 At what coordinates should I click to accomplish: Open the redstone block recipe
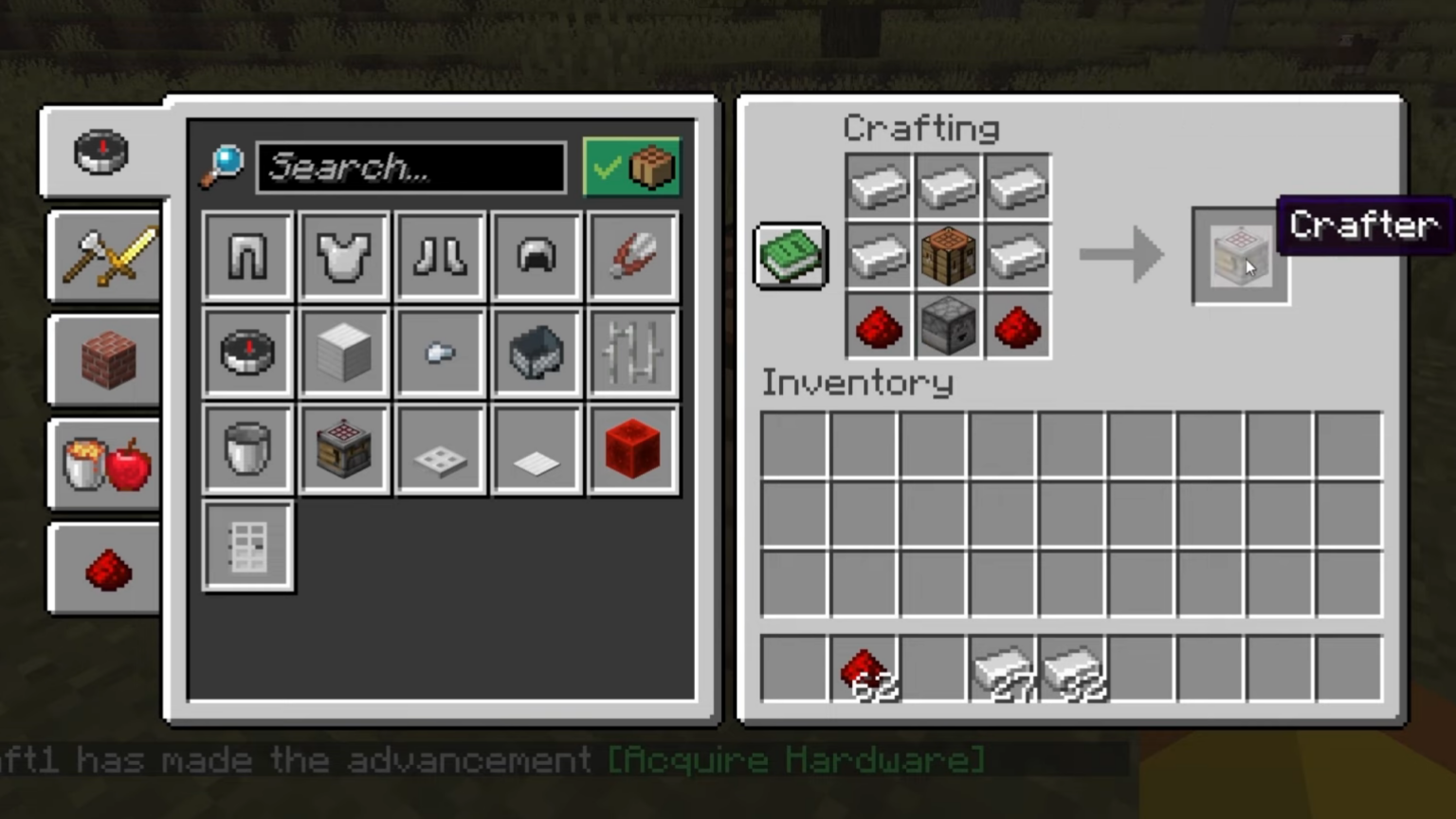[x=632, y=449]
